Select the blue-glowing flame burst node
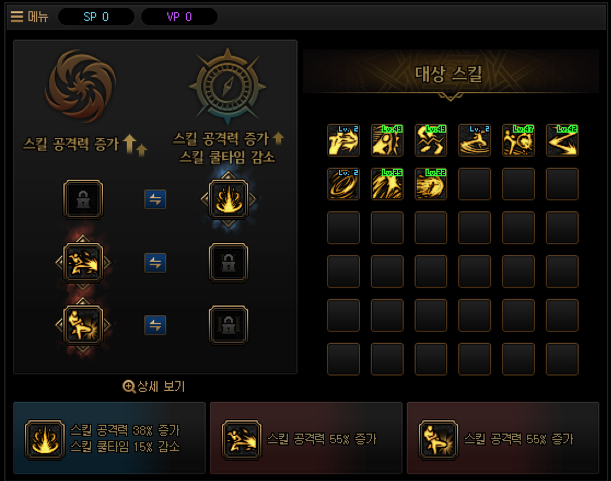 (228, 200)
